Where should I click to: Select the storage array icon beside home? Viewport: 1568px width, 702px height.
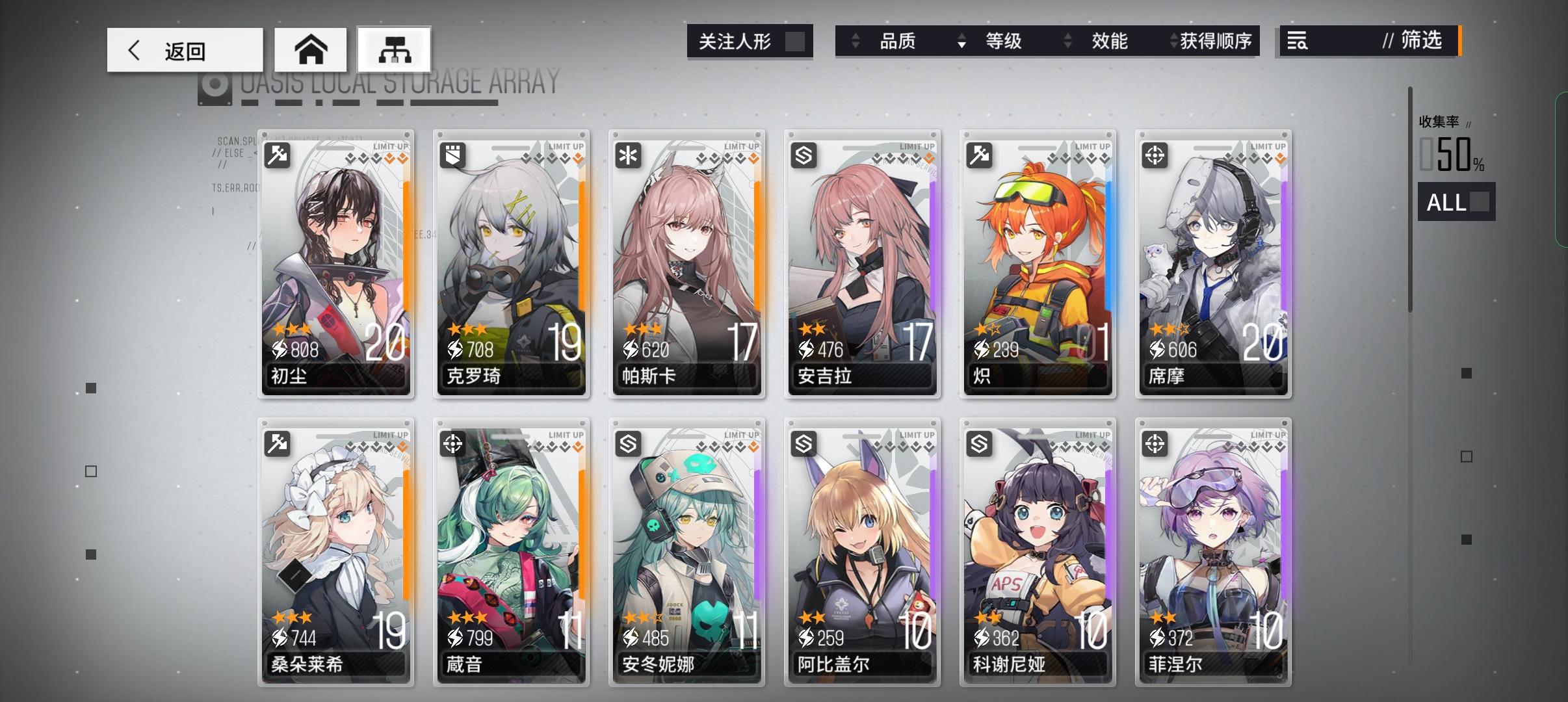click(395, 49)
